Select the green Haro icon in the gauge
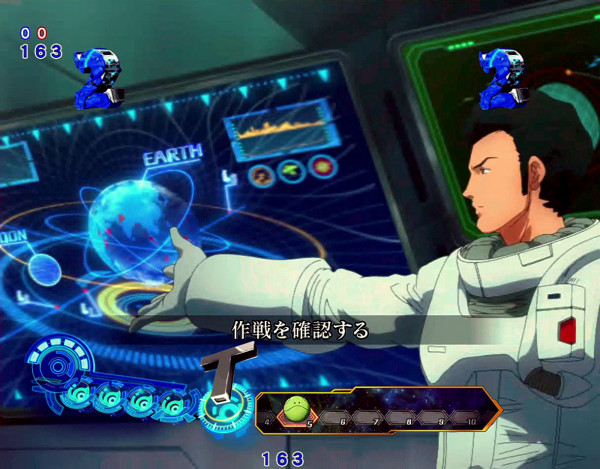Image resolution: width=600 pixels, height=469 pixels. [294, 409]
